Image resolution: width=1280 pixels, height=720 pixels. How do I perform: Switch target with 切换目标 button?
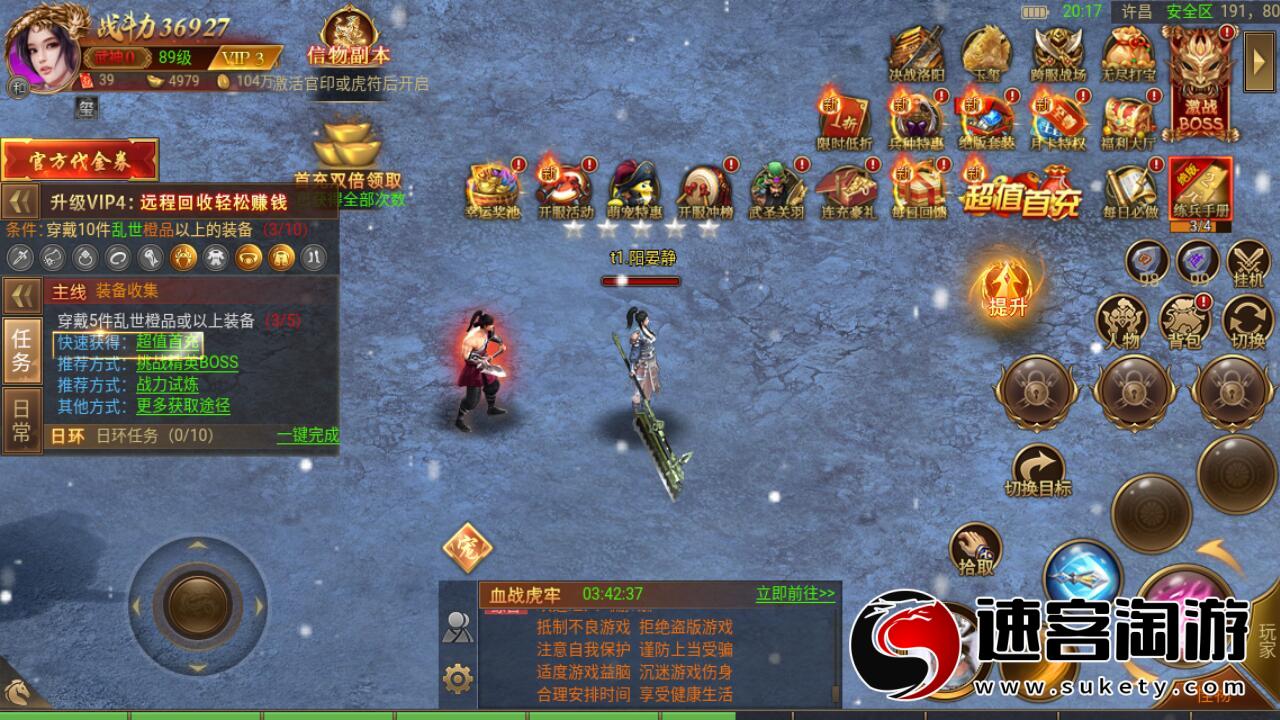[x=1038, y=470]
